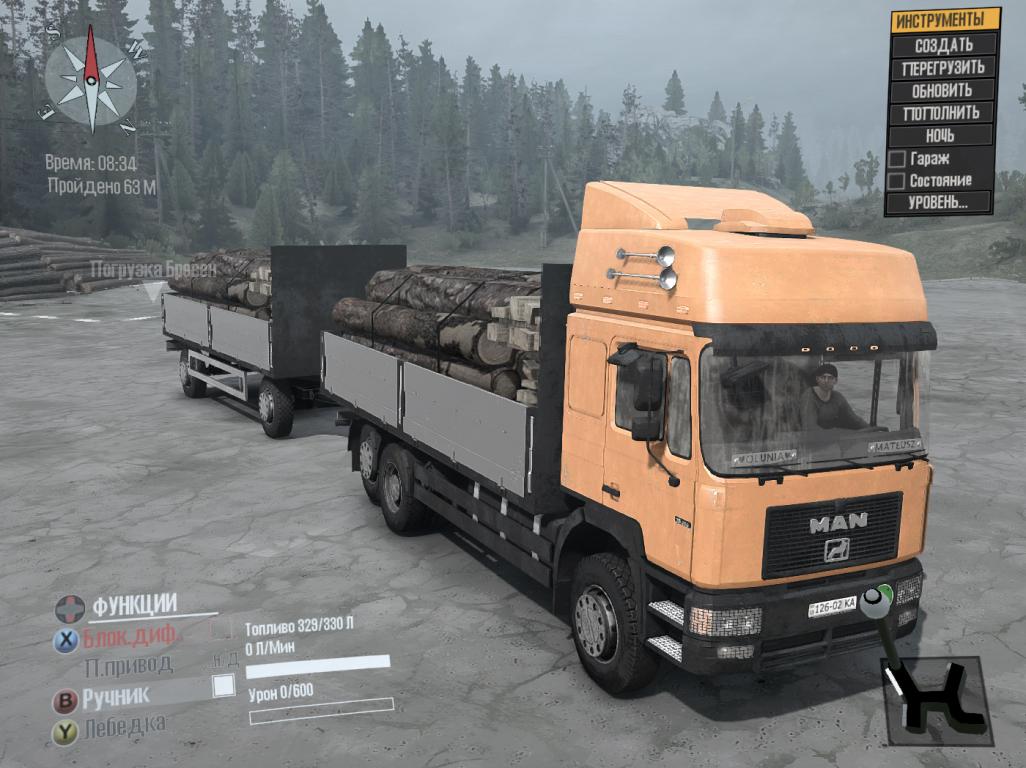Open the УРОВЕНЬ... level menu

coord(939,202)
